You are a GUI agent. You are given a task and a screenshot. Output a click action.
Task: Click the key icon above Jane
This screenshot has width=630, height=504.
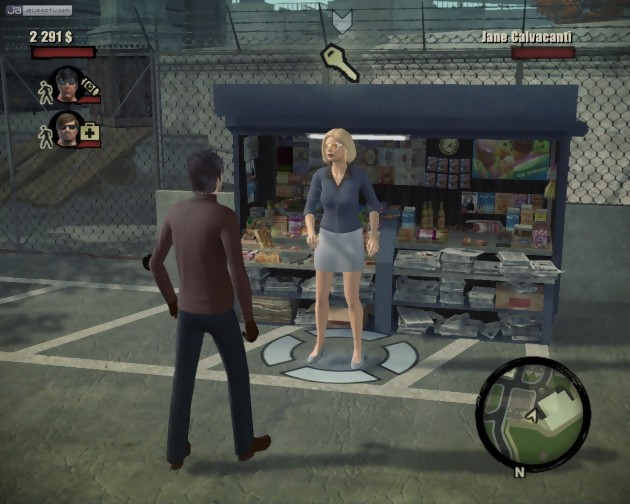[340, 62]
